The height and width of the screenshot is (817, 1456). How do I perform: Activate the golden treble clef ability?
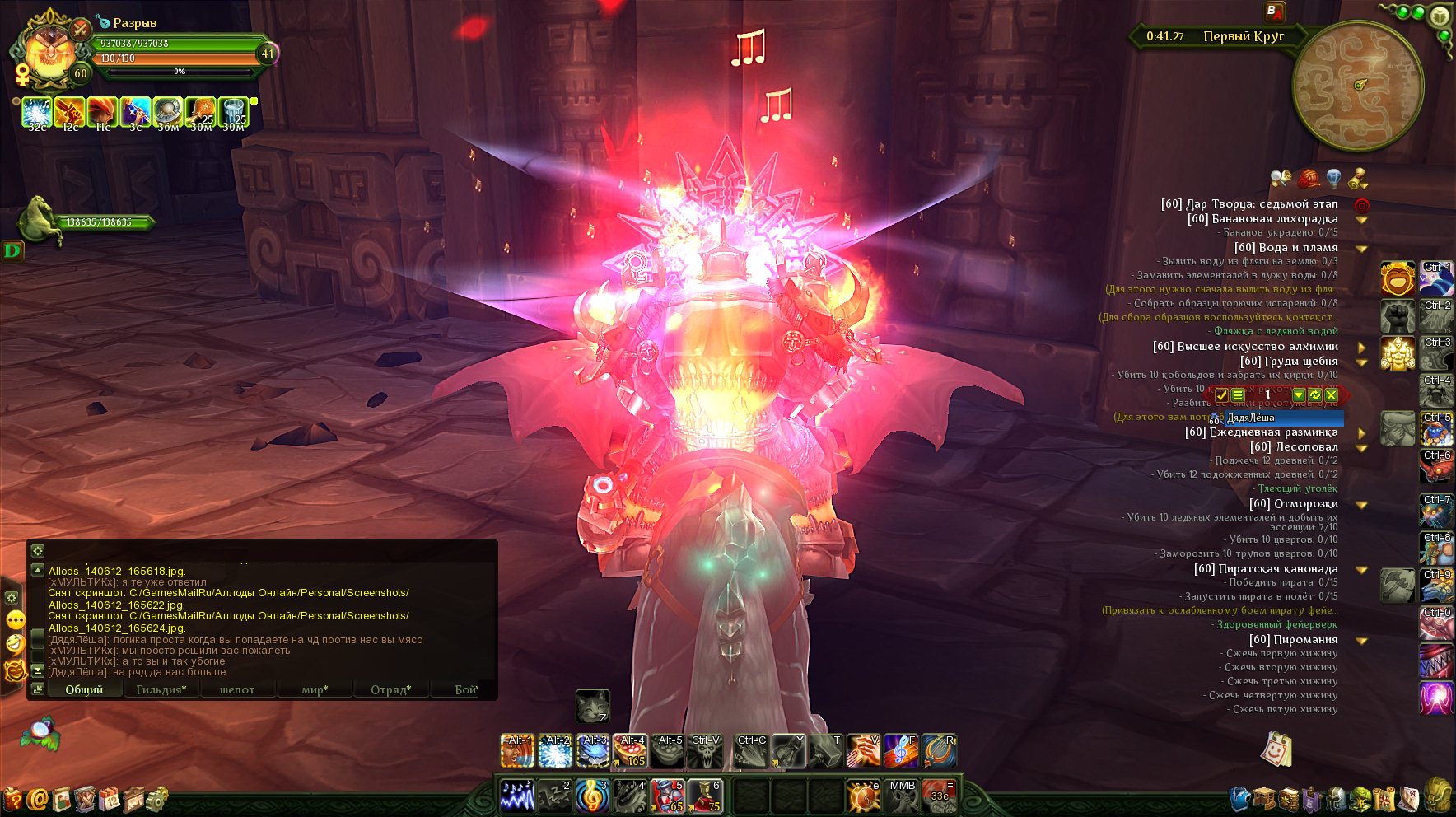coord(592,796)
